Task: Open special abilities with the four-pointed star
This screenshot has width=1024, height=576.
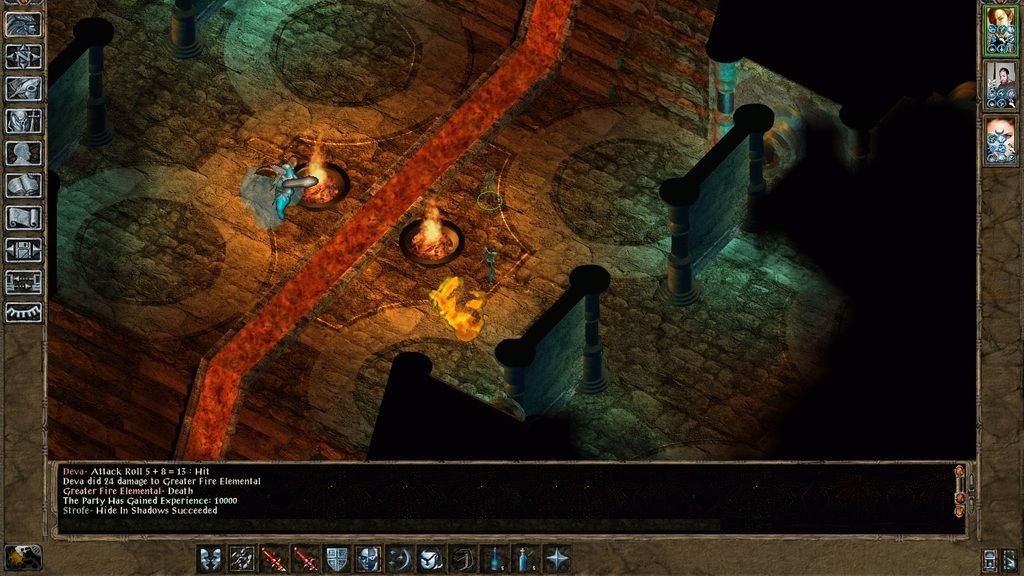Action: coord(558,558)
